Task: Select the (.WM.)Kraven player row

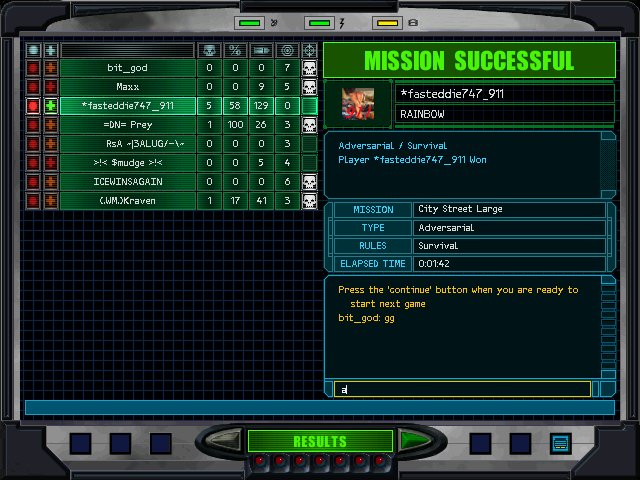Action: [x=127, y=201]
